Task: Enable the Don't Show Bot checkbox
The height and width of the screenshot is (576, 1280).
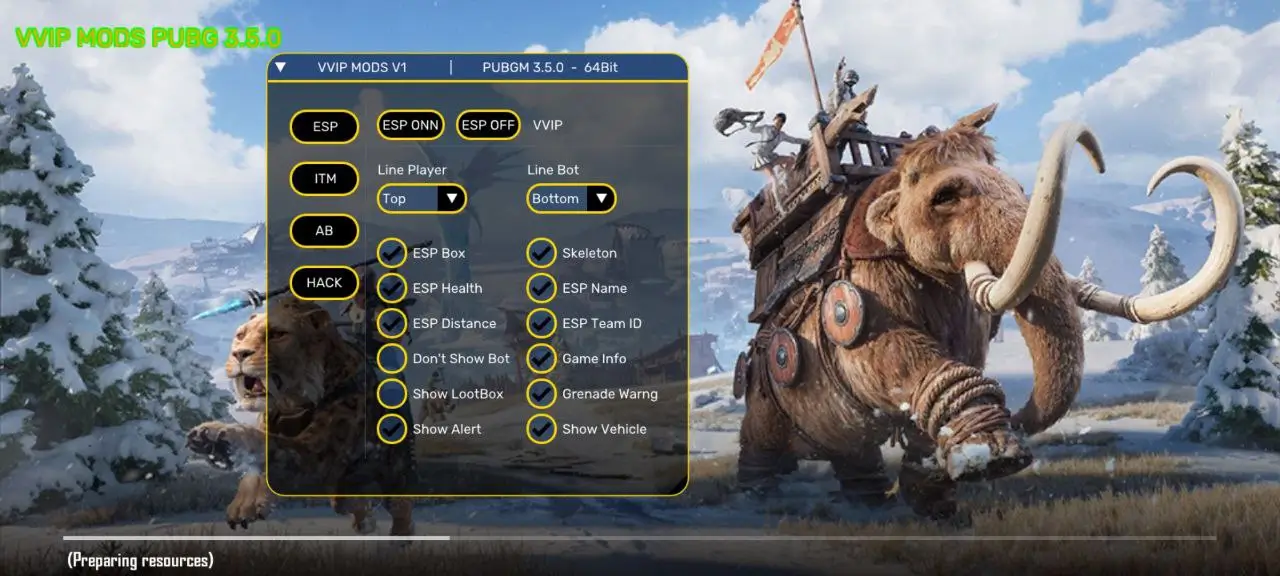Action: click(x=392, y=358)
